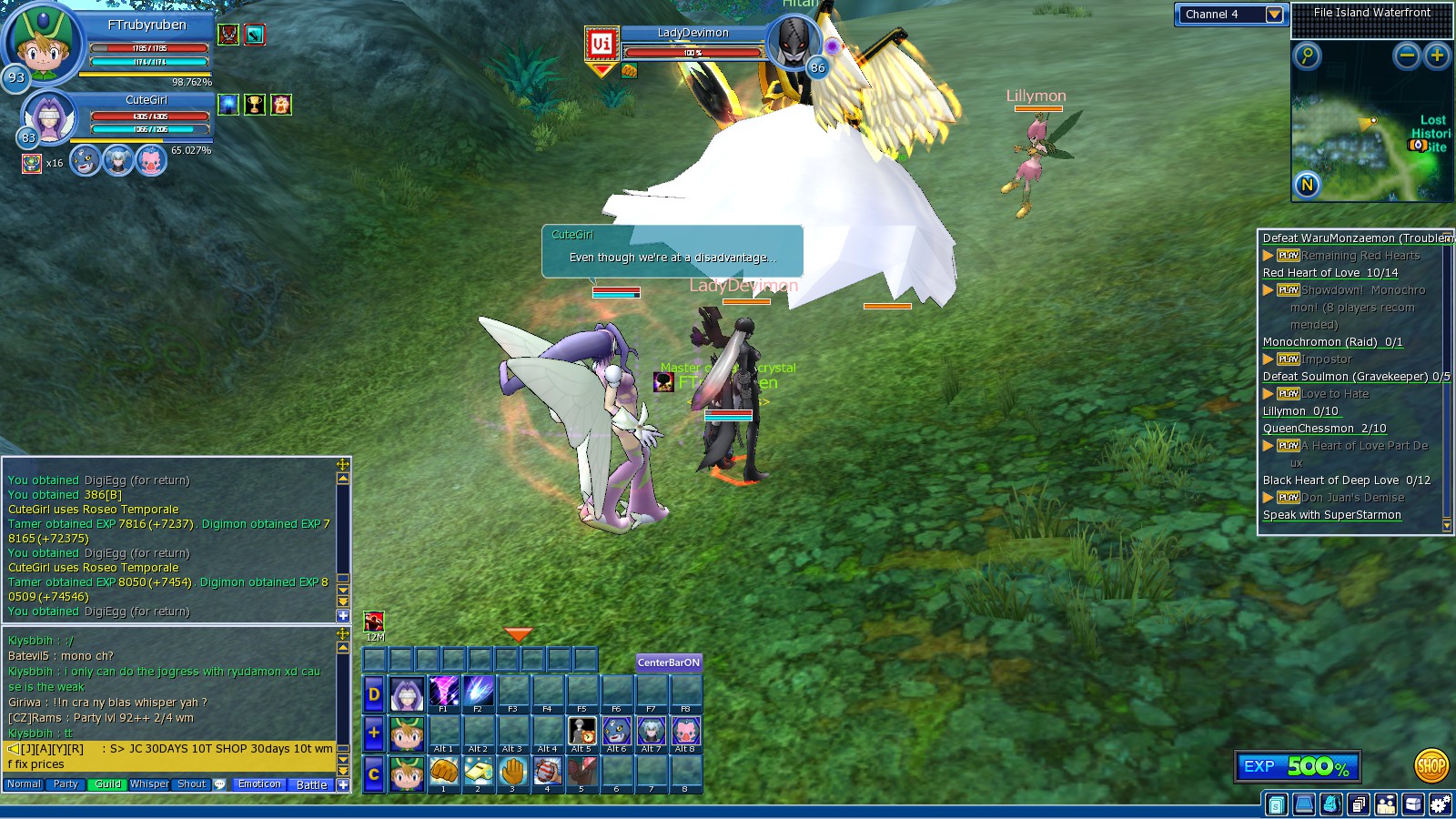Open the Whisper chat tab
1456x819 pixels.
tap(148, 784)
